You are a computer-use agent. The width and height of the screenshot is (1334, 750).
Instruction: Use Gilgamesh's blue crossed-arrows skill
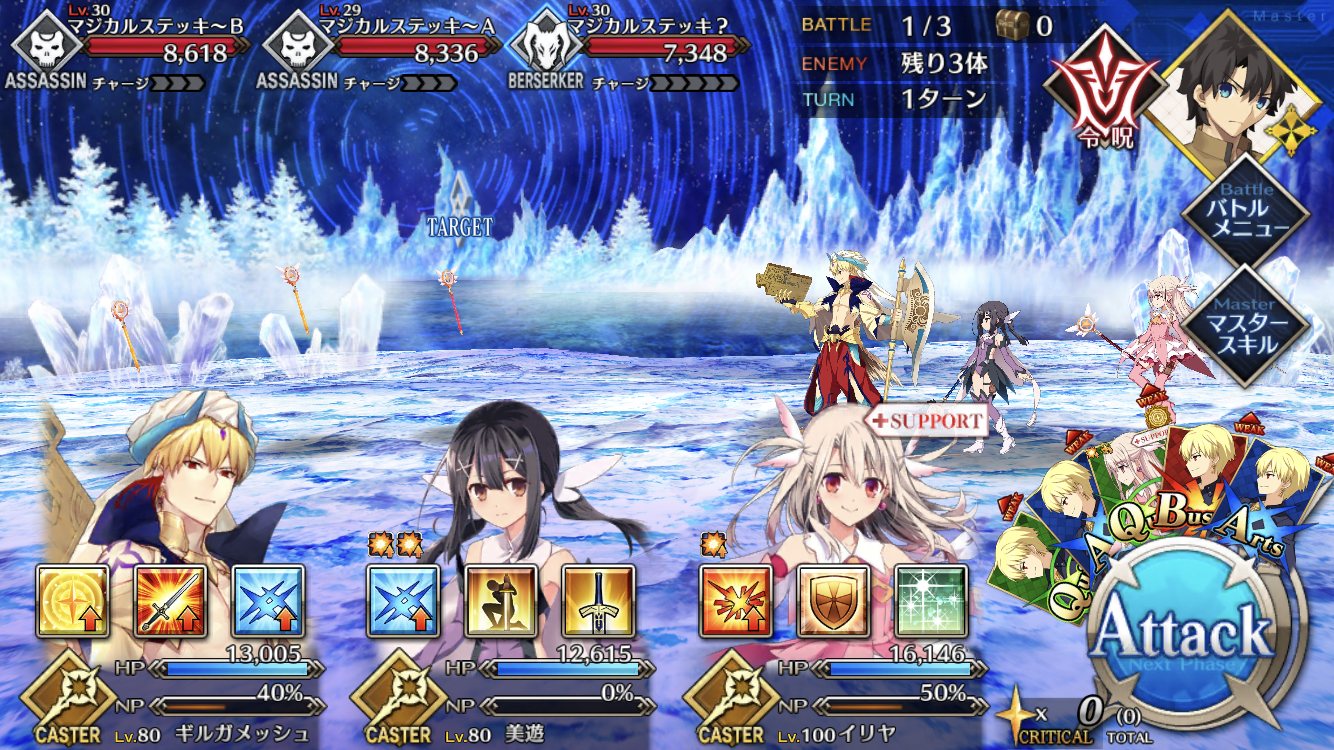(x=269, y=601)
